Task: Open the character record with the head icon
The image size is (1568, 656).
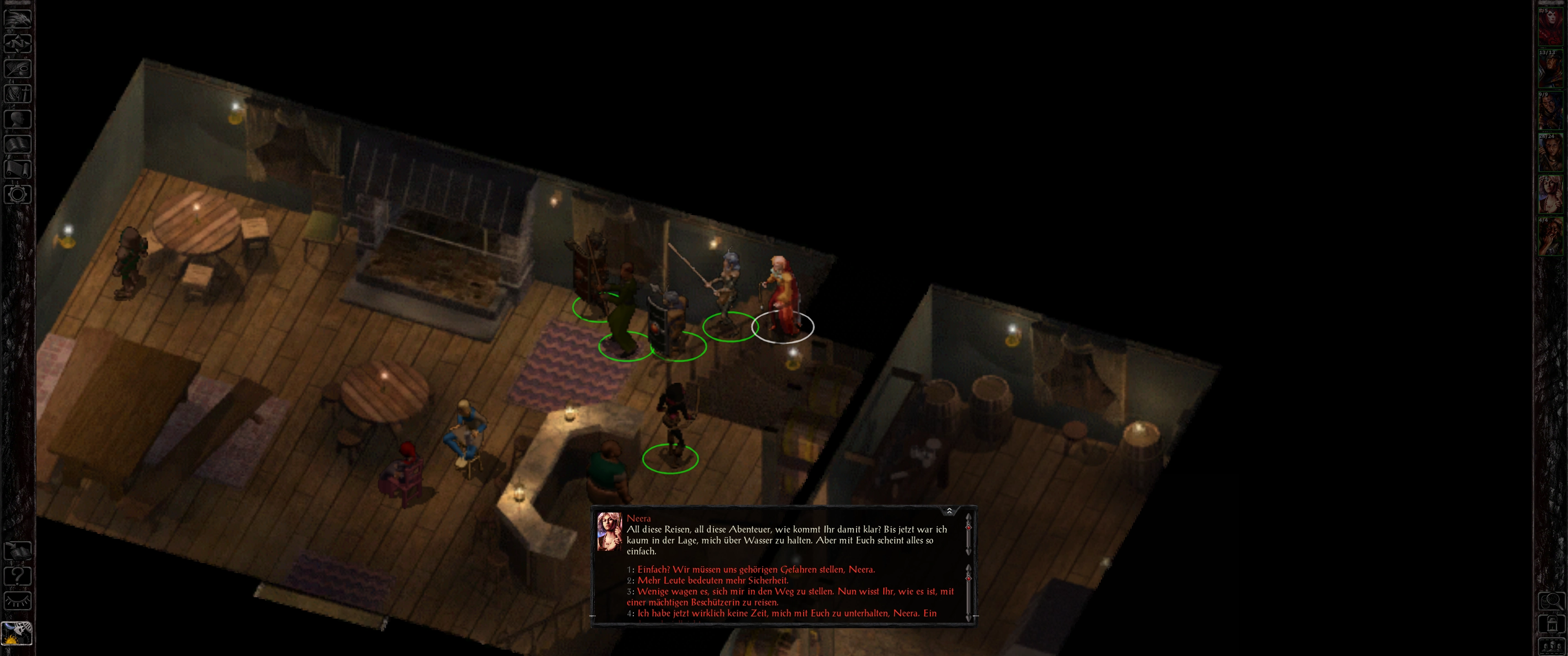Action: click(18, 119)
